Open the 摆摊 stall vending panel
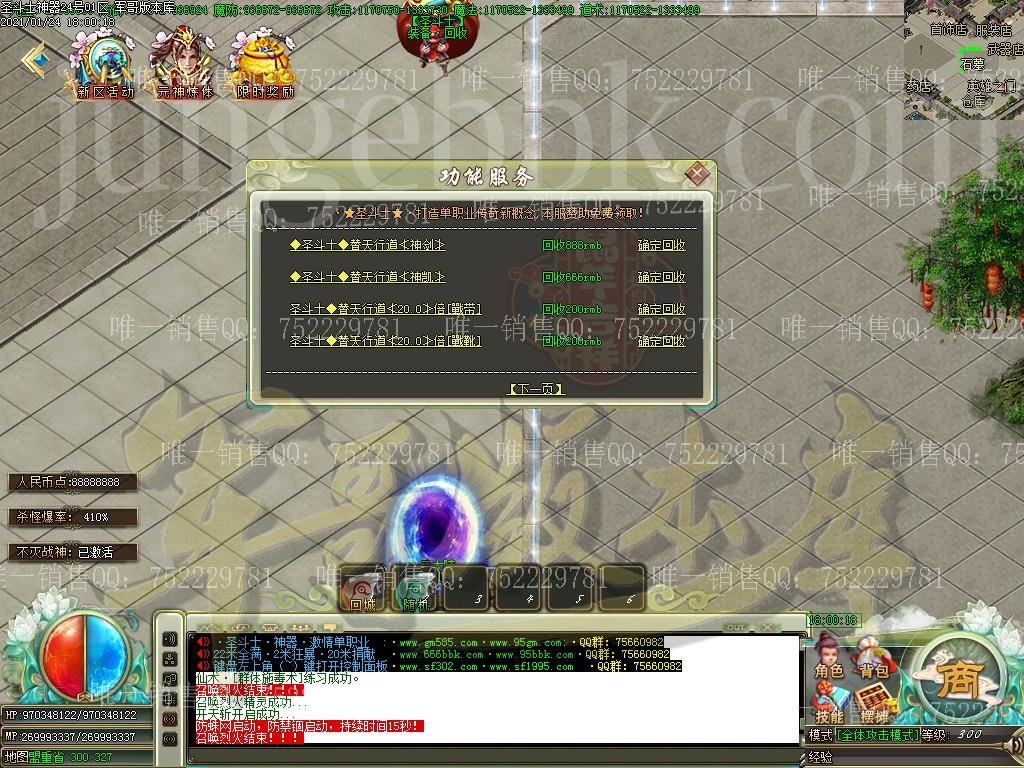 [x=873, y=704]
